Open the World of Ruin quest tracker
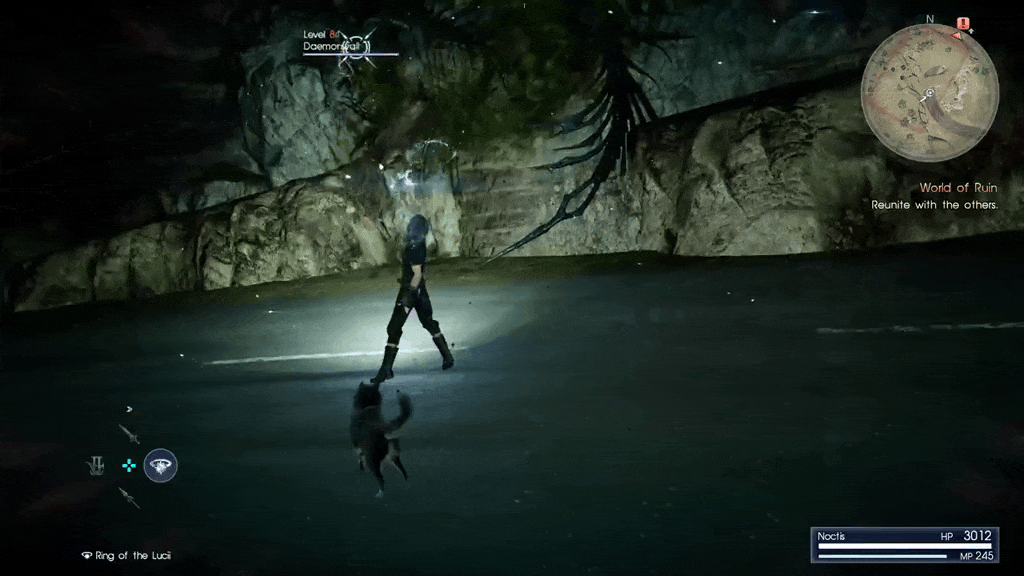This screenshot has height=576, width=1024. click(958, 188)
